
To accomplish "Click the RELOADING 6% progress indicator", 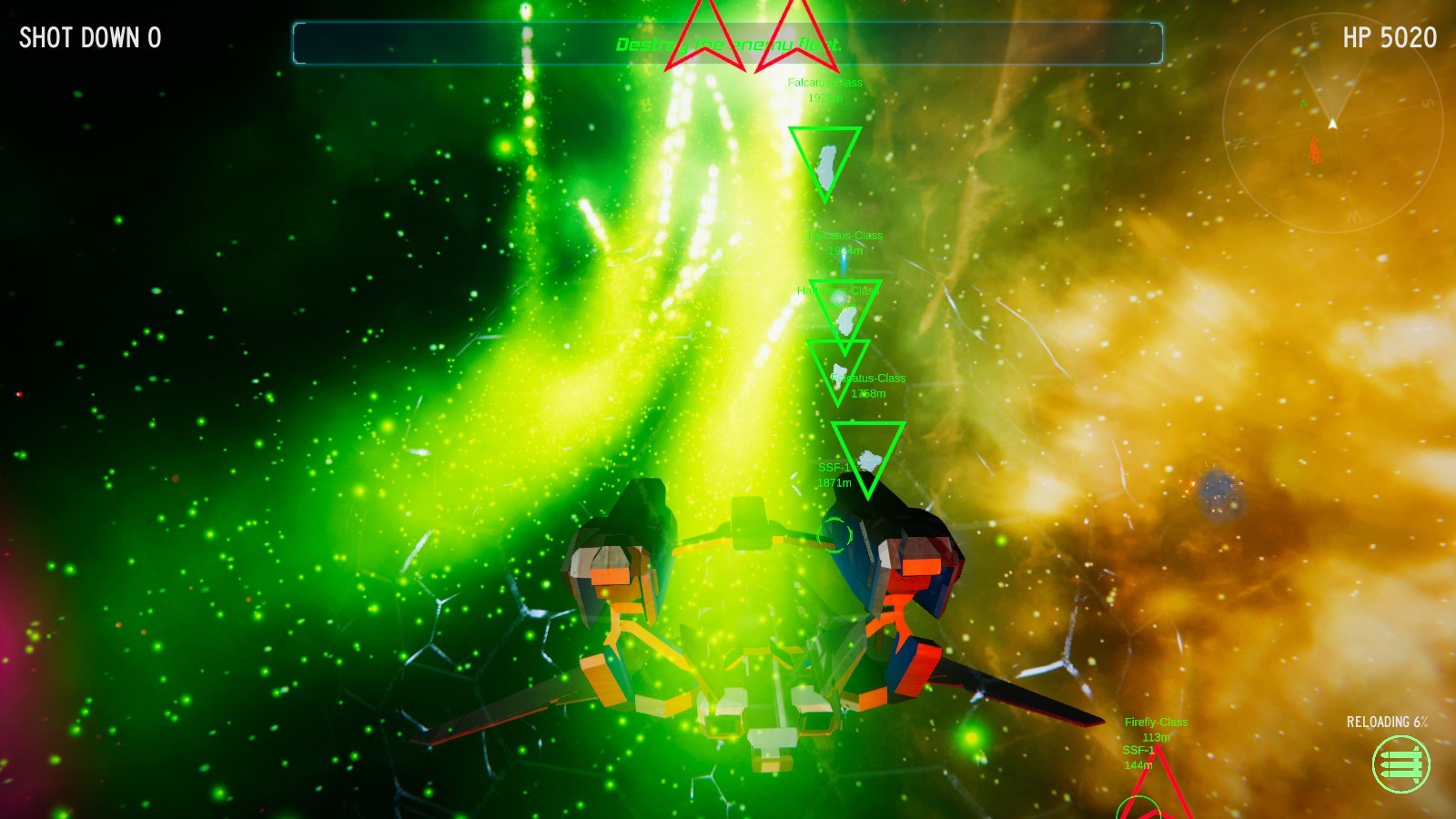I will pyautogui.click(x=1388, y=722).
